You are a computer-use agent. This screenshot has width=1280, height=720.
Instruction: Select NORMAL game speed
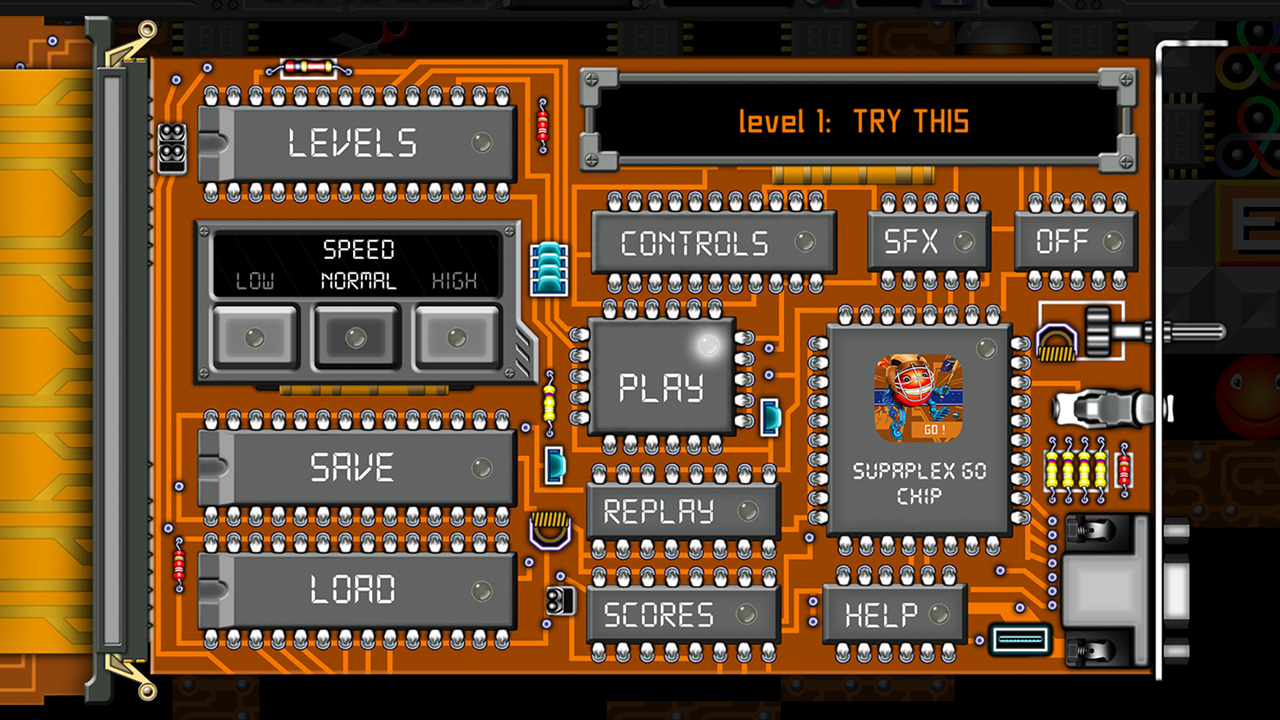click(355, 338)
